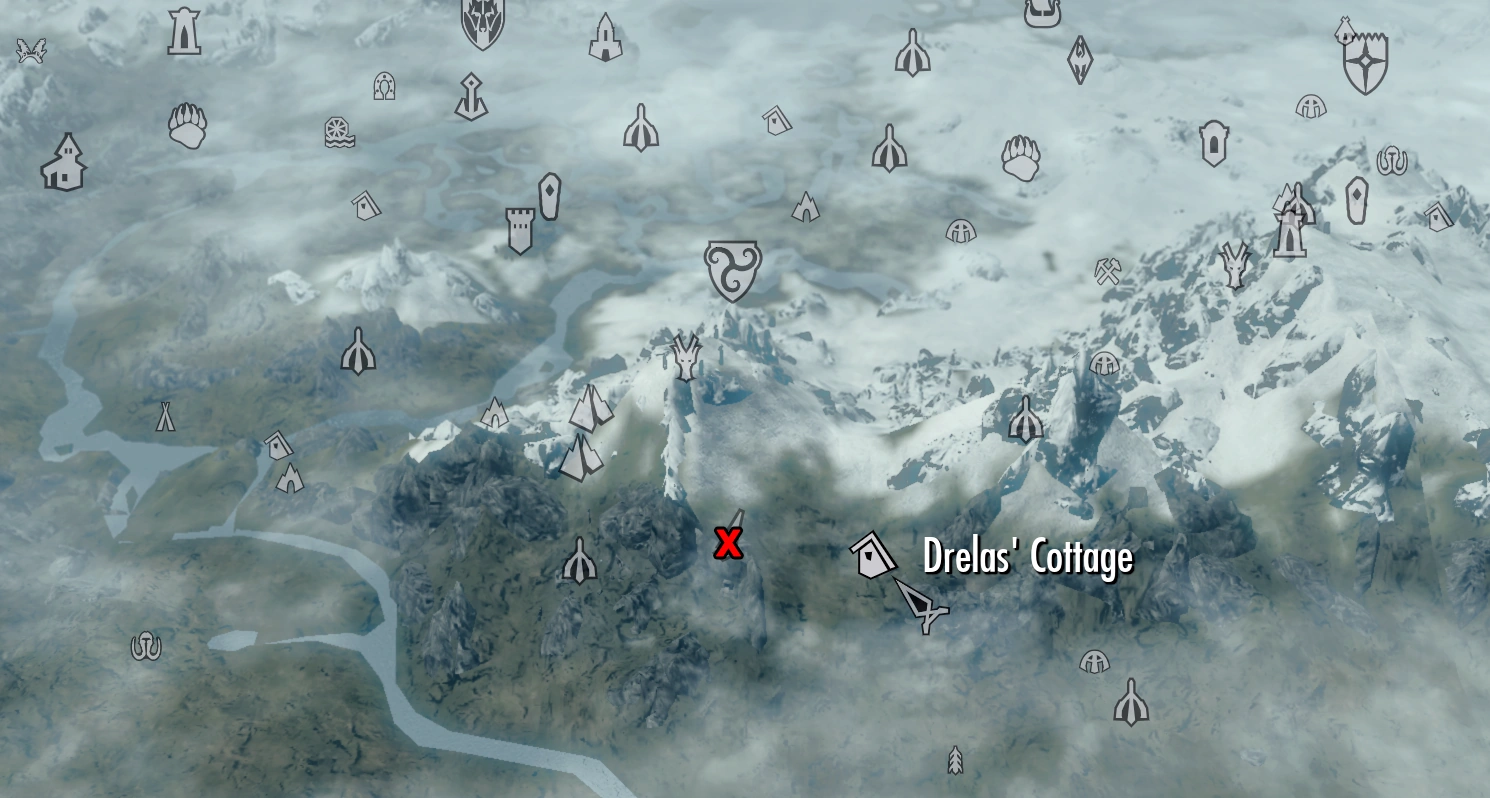Viewport: 1490px width, 798px height.
Task: Select the Whiterun hold capital marker
Action: click(x=732, y=268)
